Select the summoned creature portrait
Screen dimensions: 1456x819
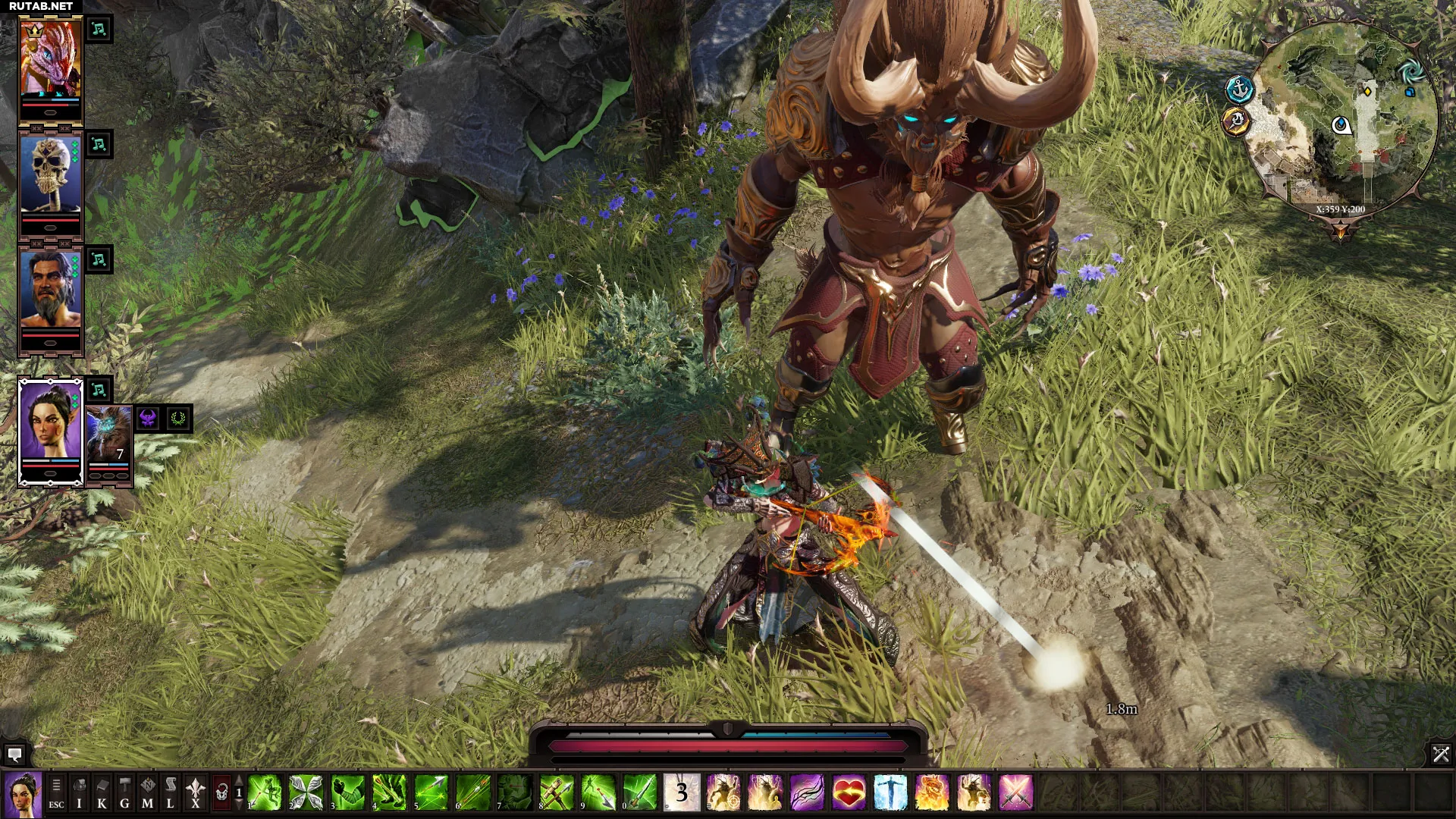(109, 438)
